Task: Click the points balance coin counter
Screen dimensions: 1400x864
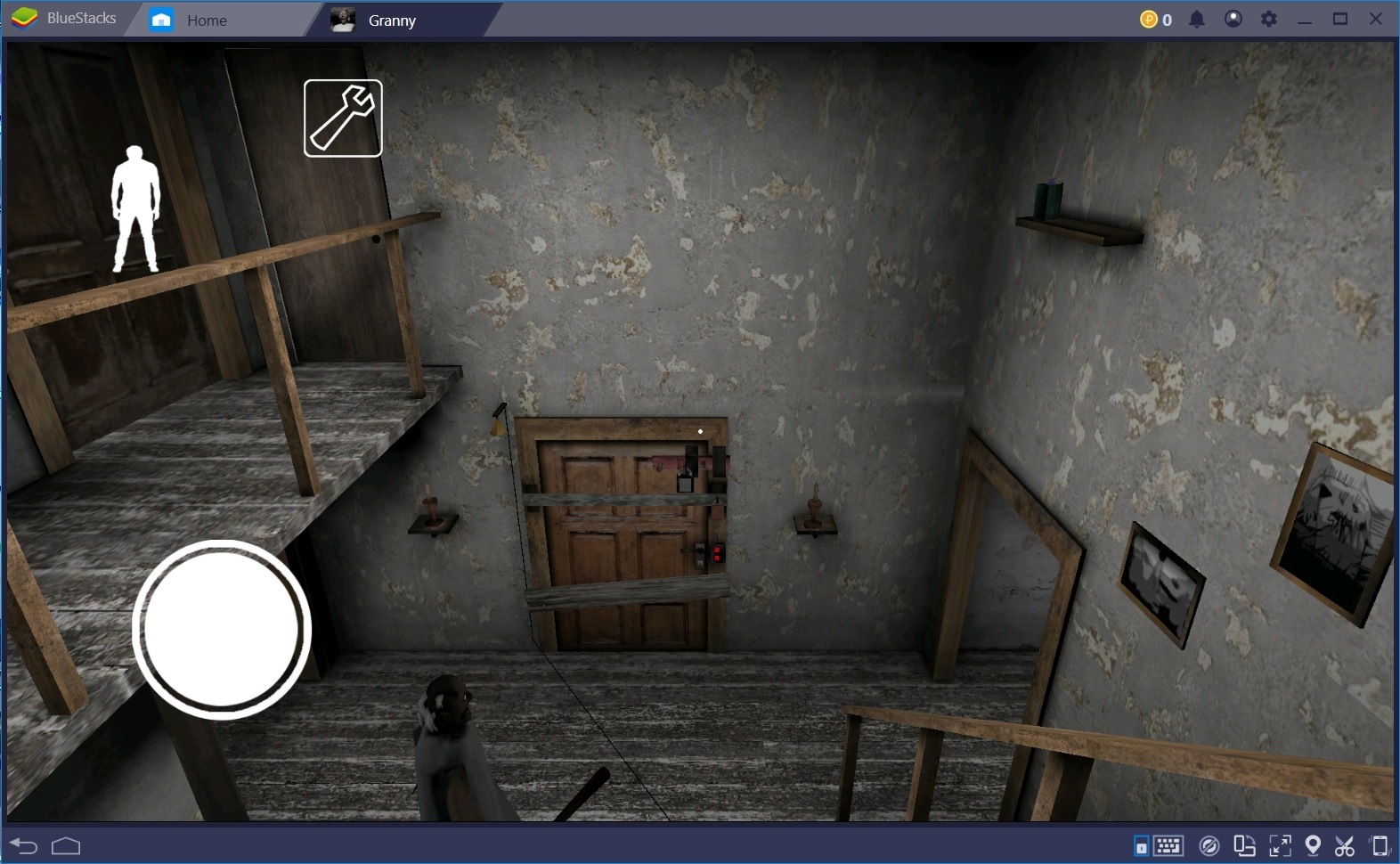Action: coord(1155,18)
